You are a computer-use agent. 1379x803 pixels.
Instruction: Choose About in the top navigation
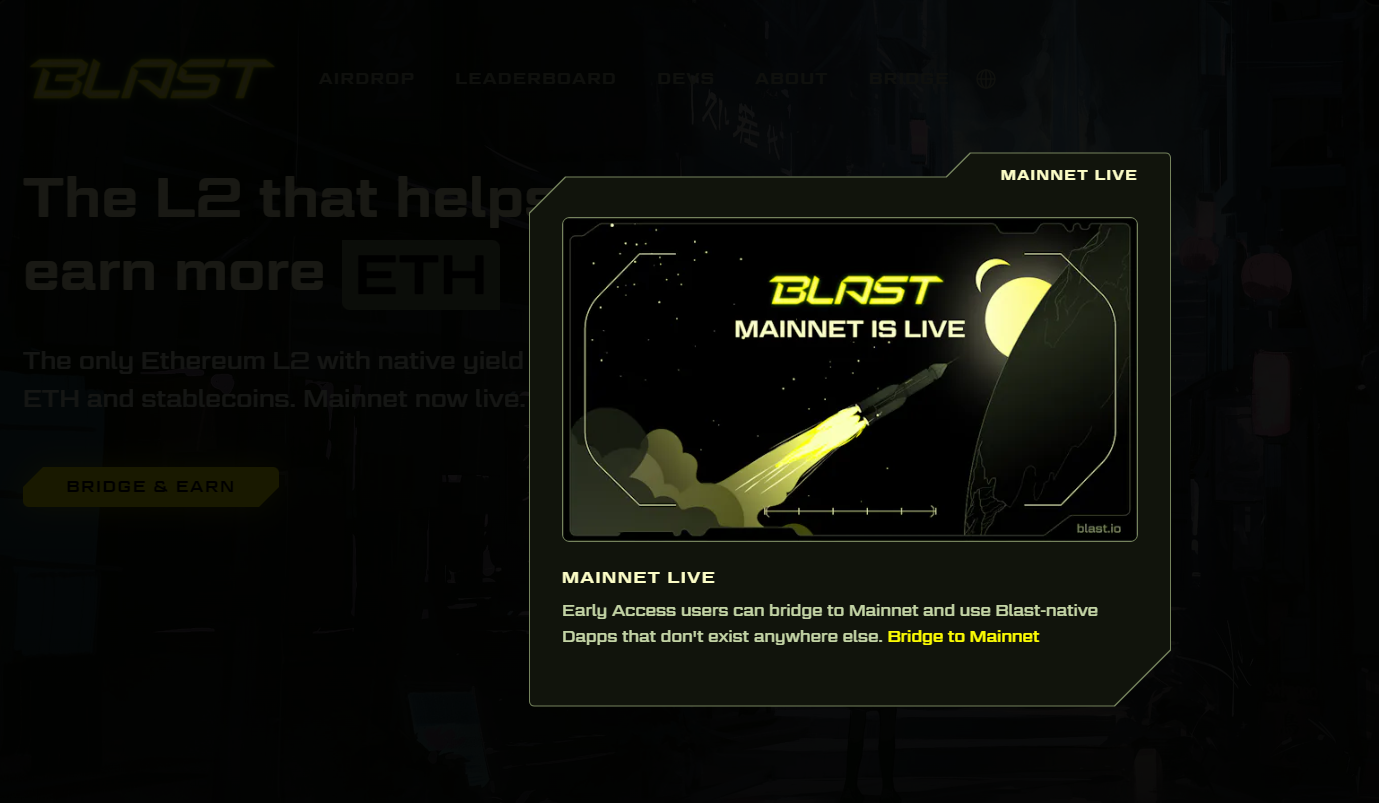click(x=791, y=79)
